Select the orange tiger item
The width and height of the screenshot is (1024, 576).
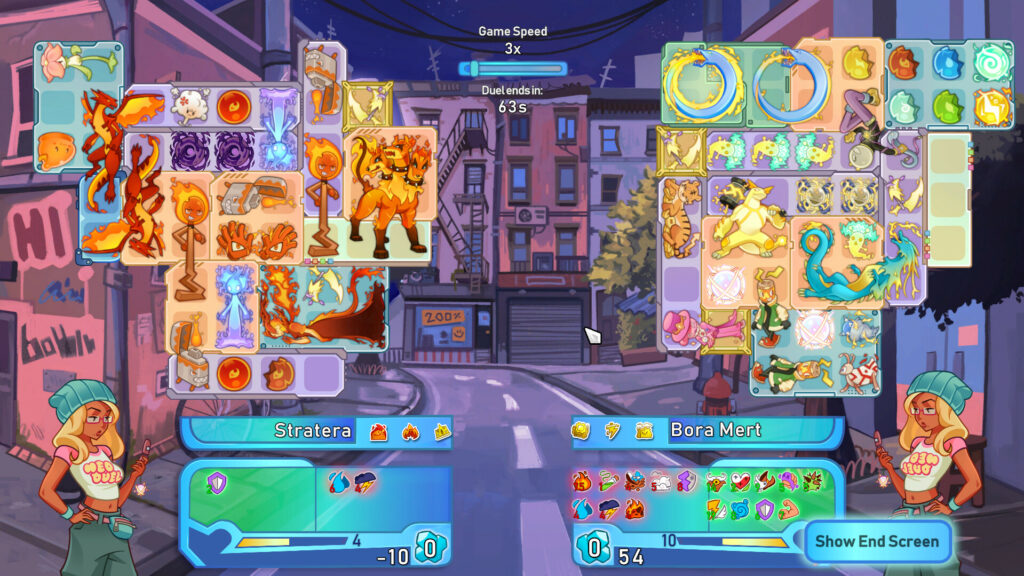tap(681, 217)
